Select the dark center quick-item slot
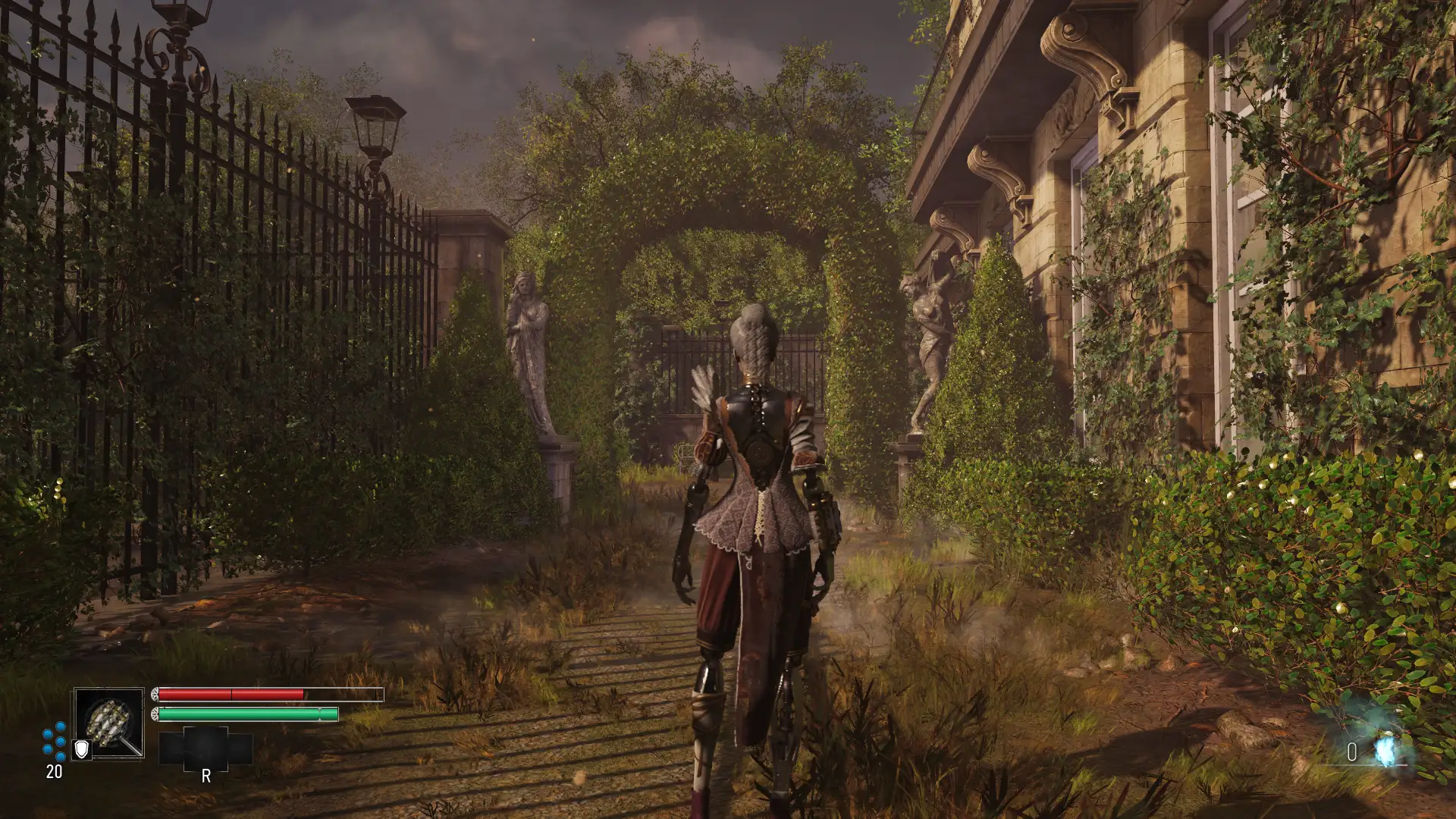 coord(206,748)
